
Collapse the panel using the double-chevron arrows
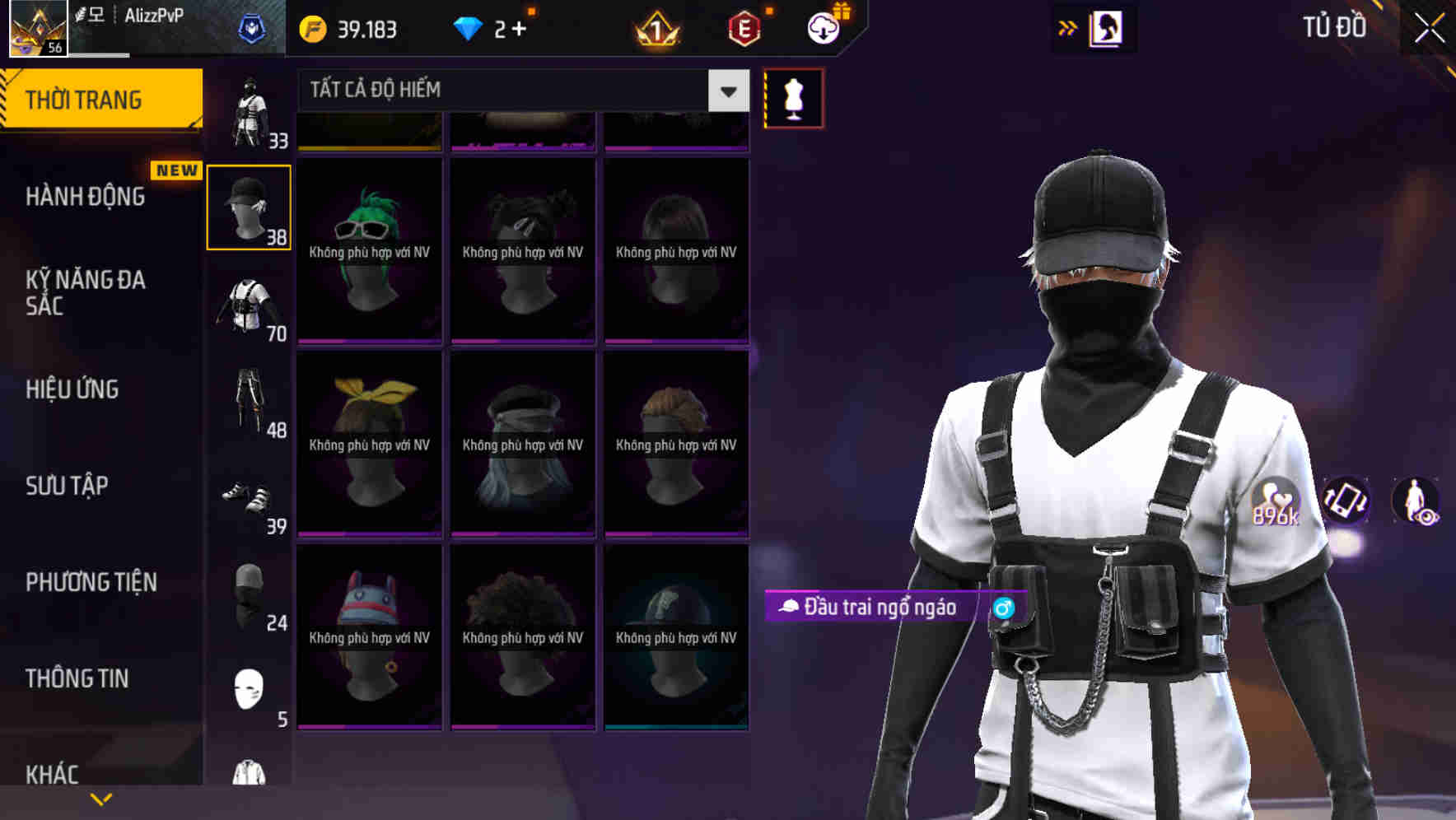1068,27
